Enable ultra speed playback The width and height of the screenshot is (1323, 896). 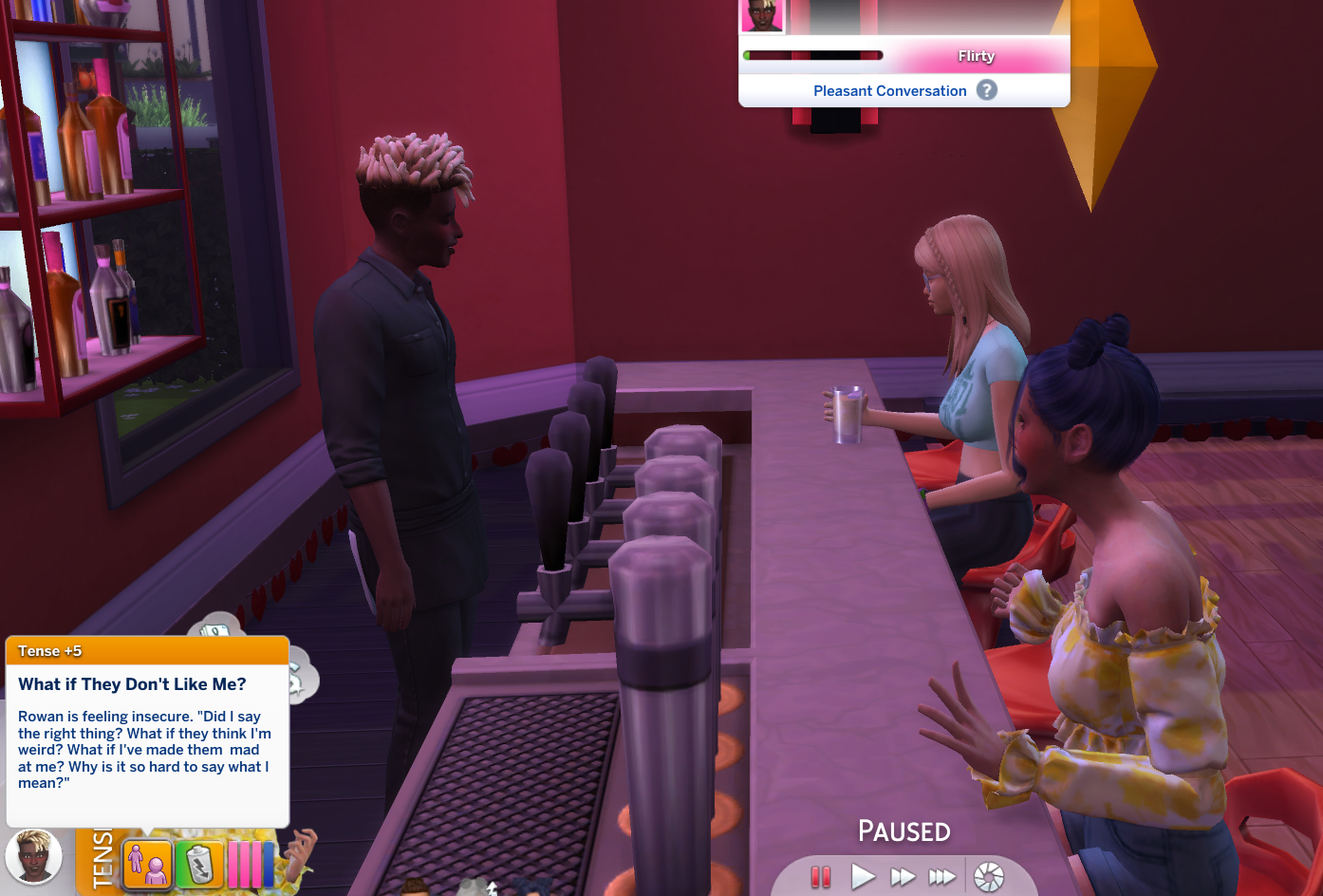[941, 876]
